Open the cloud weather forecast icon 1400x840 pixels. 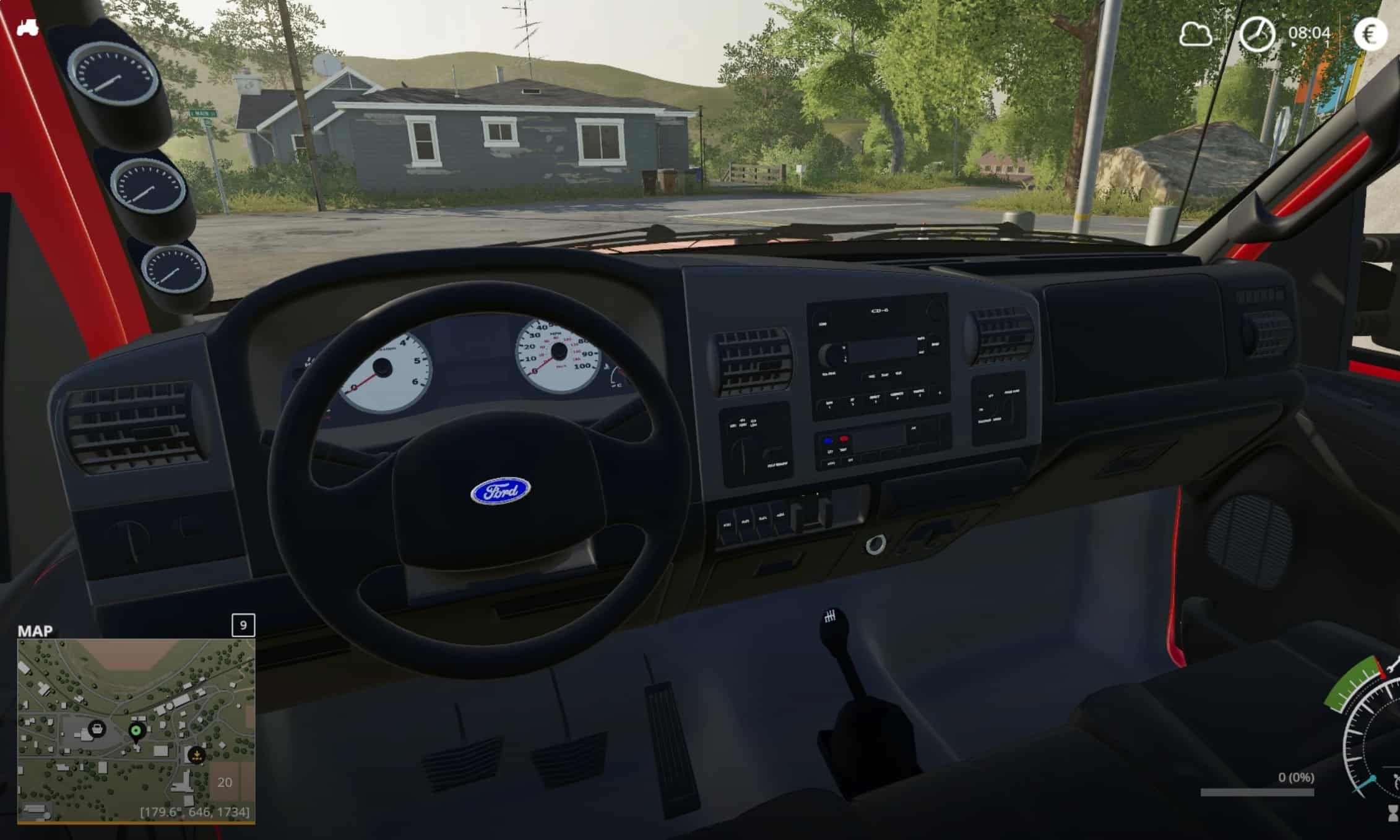[1195, 34]
